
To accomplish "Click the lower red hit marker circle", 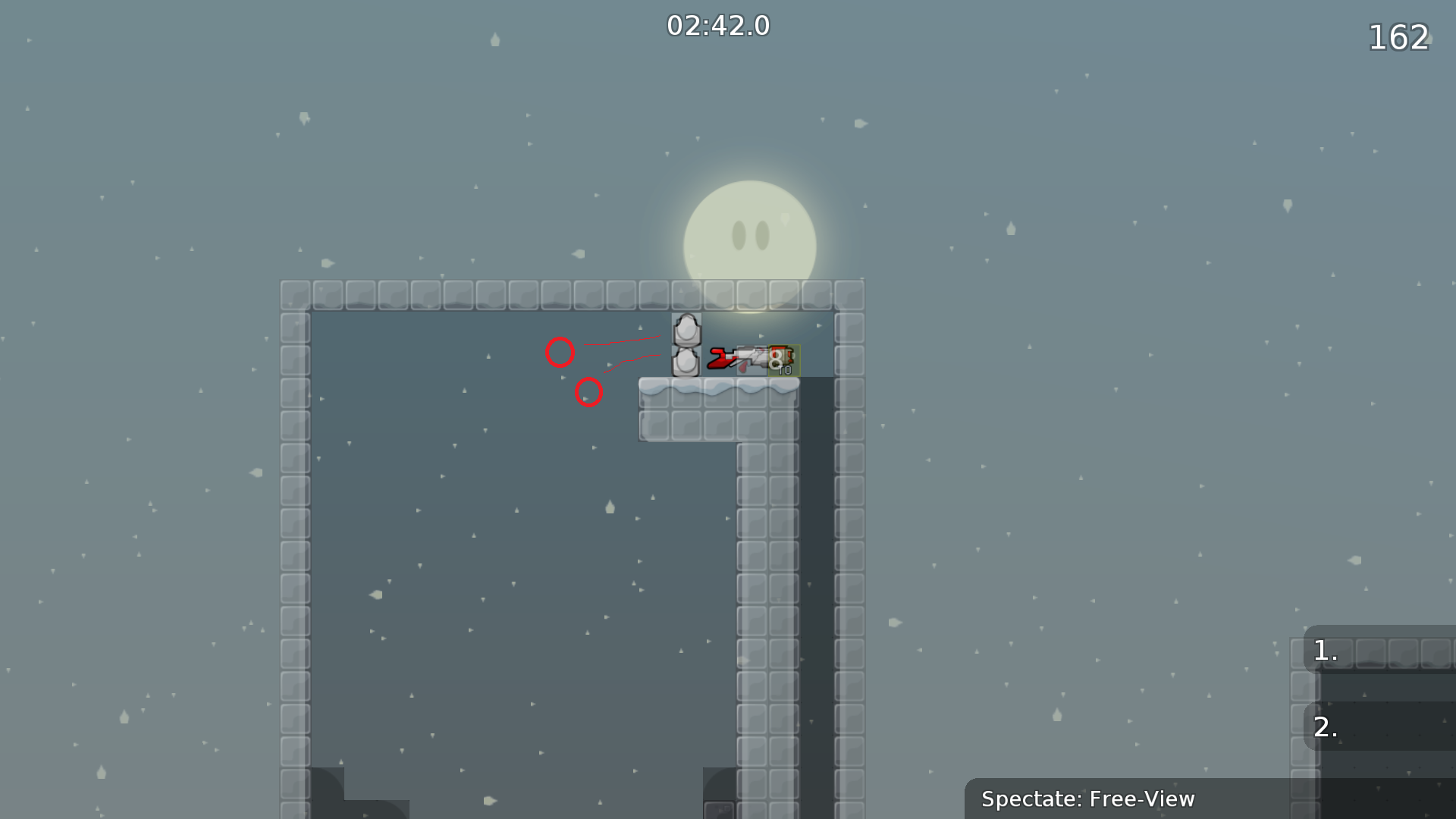I will coord(589,392).
